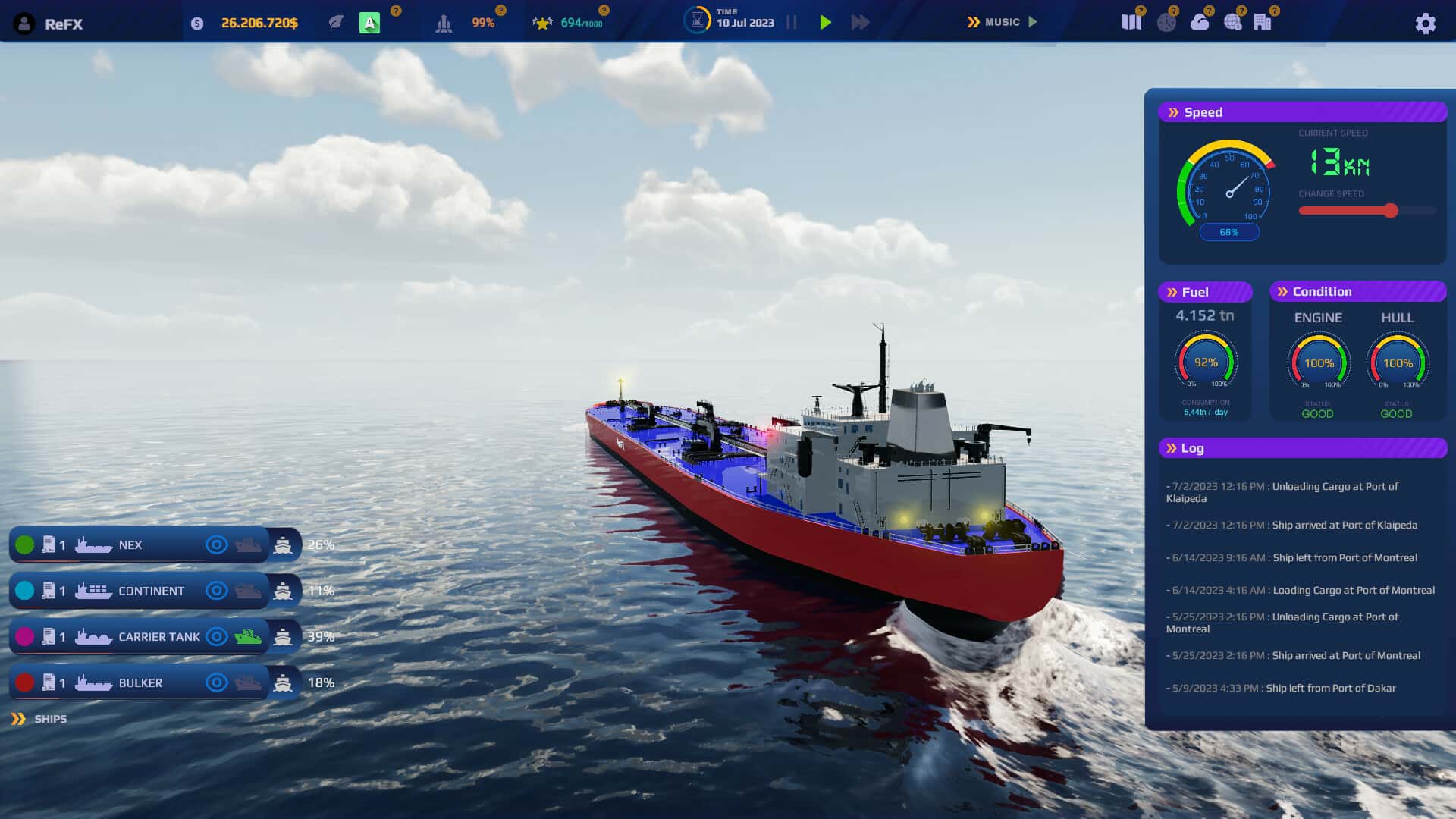The height and width of the screenshot is (819, 1456).
Task: Toggle camera focus on the NEX ship
Action: pyautogui.click(x=217, y=544)
